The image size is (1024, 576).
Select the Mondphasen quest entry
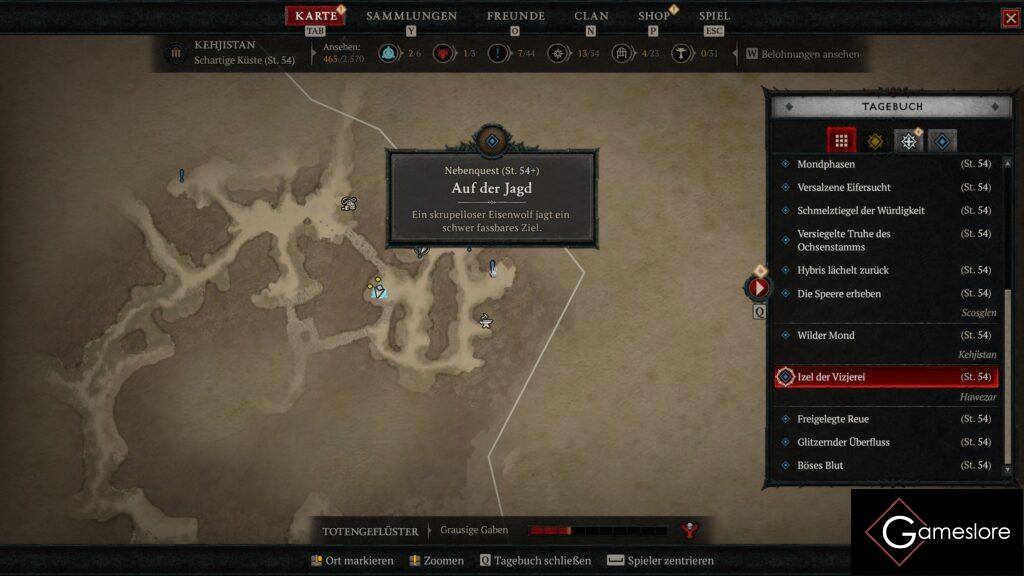click(826, 164)
